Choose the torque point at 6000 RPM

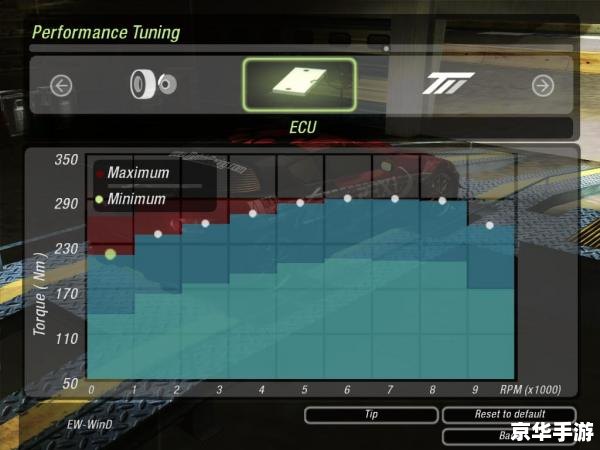click(348, 199)
